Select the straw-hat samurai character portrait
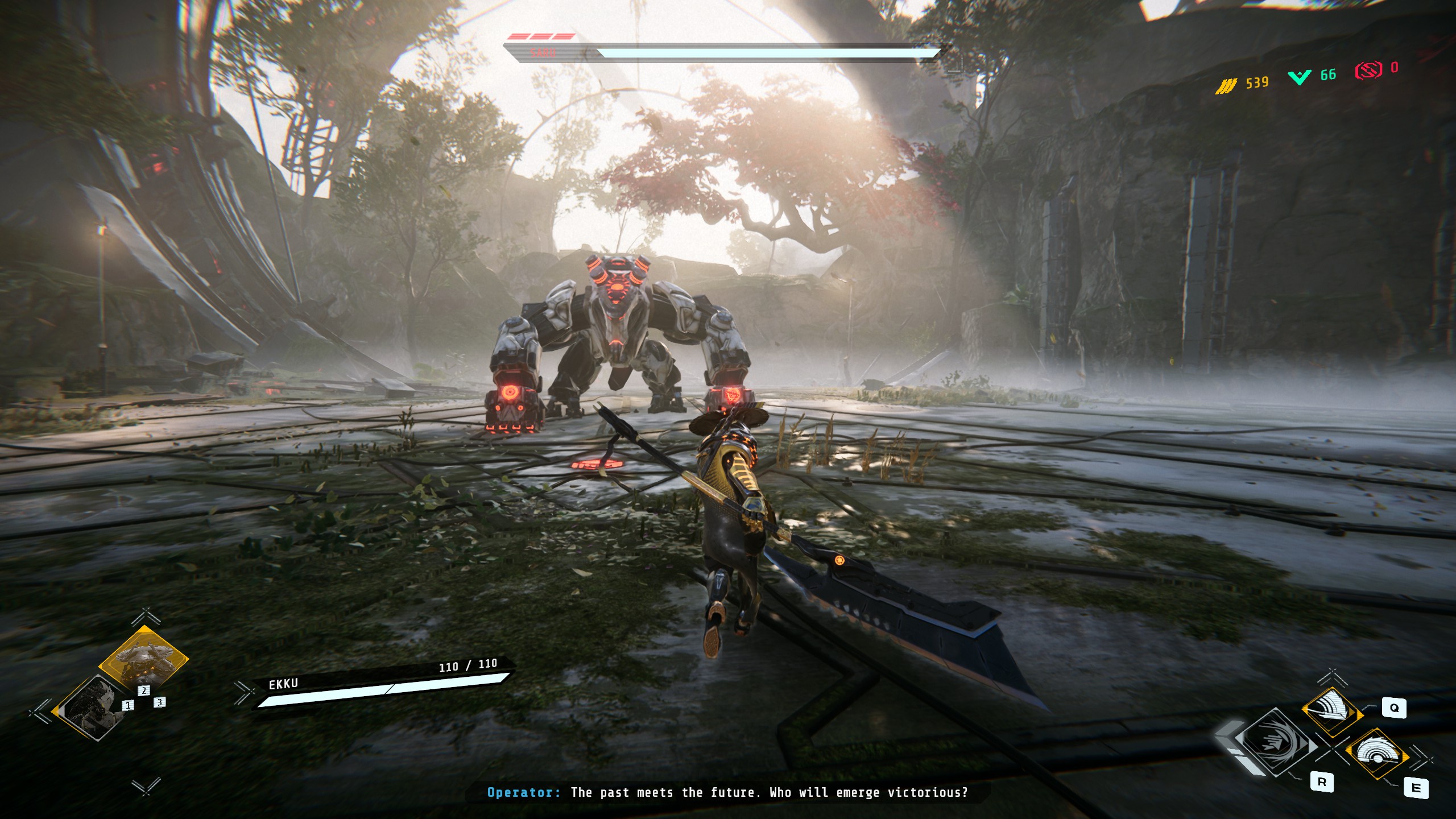 143,660
